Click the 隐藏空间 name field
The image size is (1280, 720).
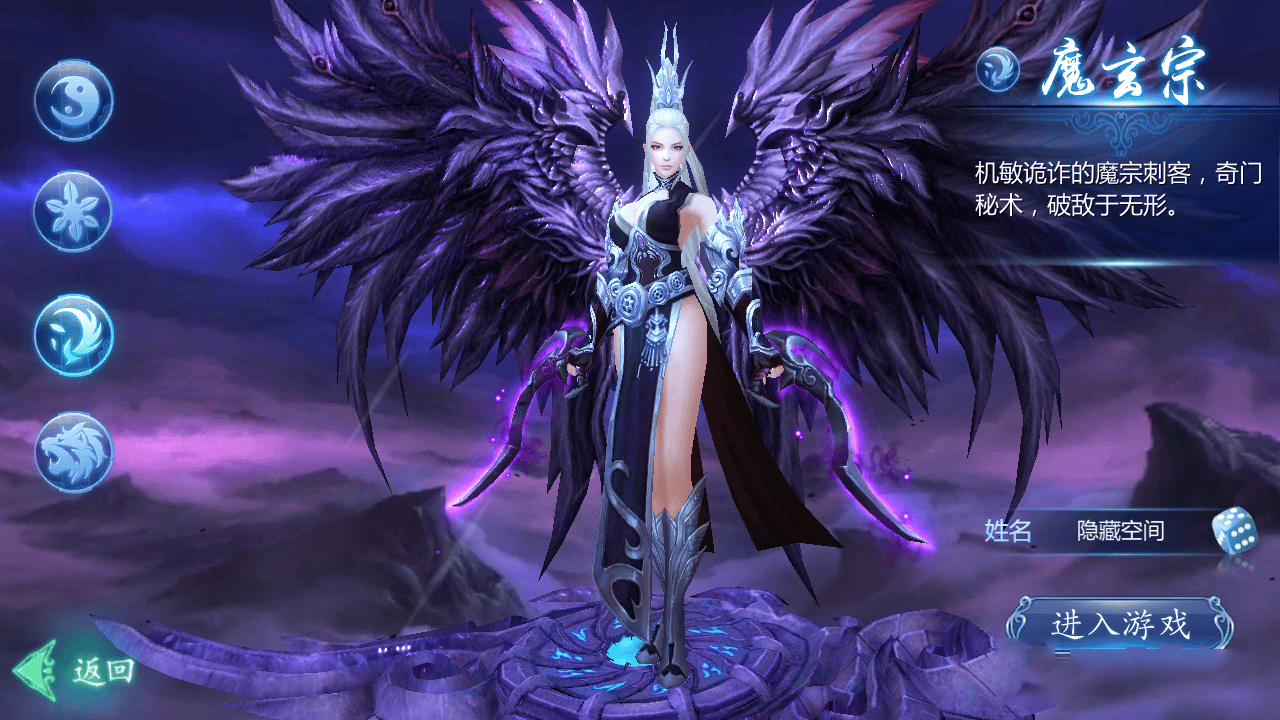point(1120,531)
